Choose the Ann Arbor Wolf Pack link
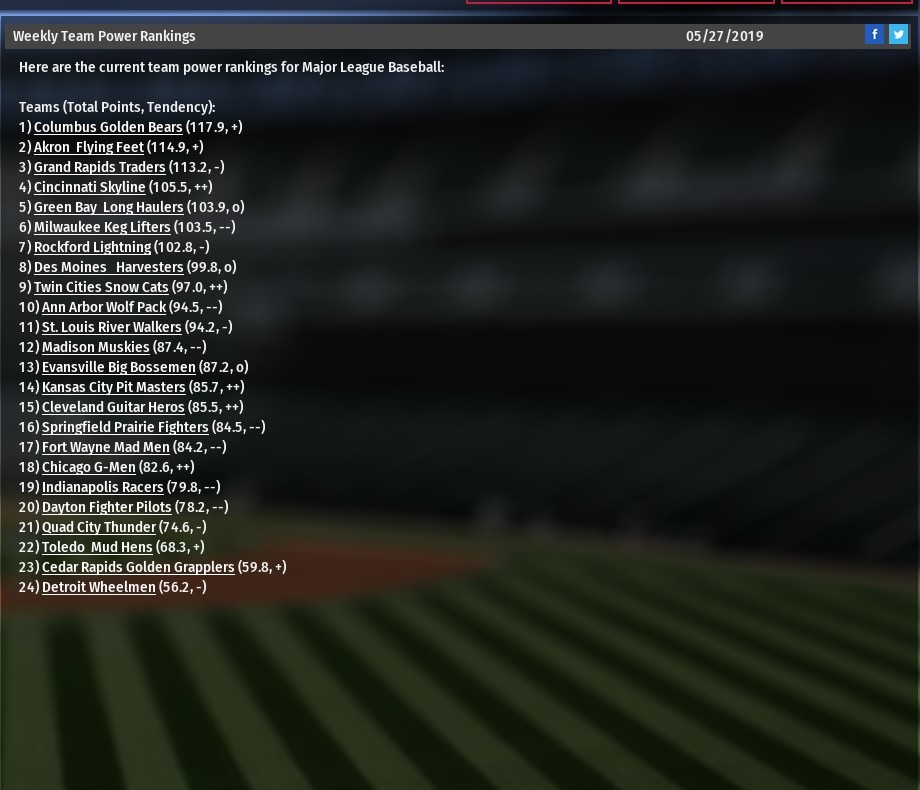The image size is (920, 790). (x=104, y=307)
